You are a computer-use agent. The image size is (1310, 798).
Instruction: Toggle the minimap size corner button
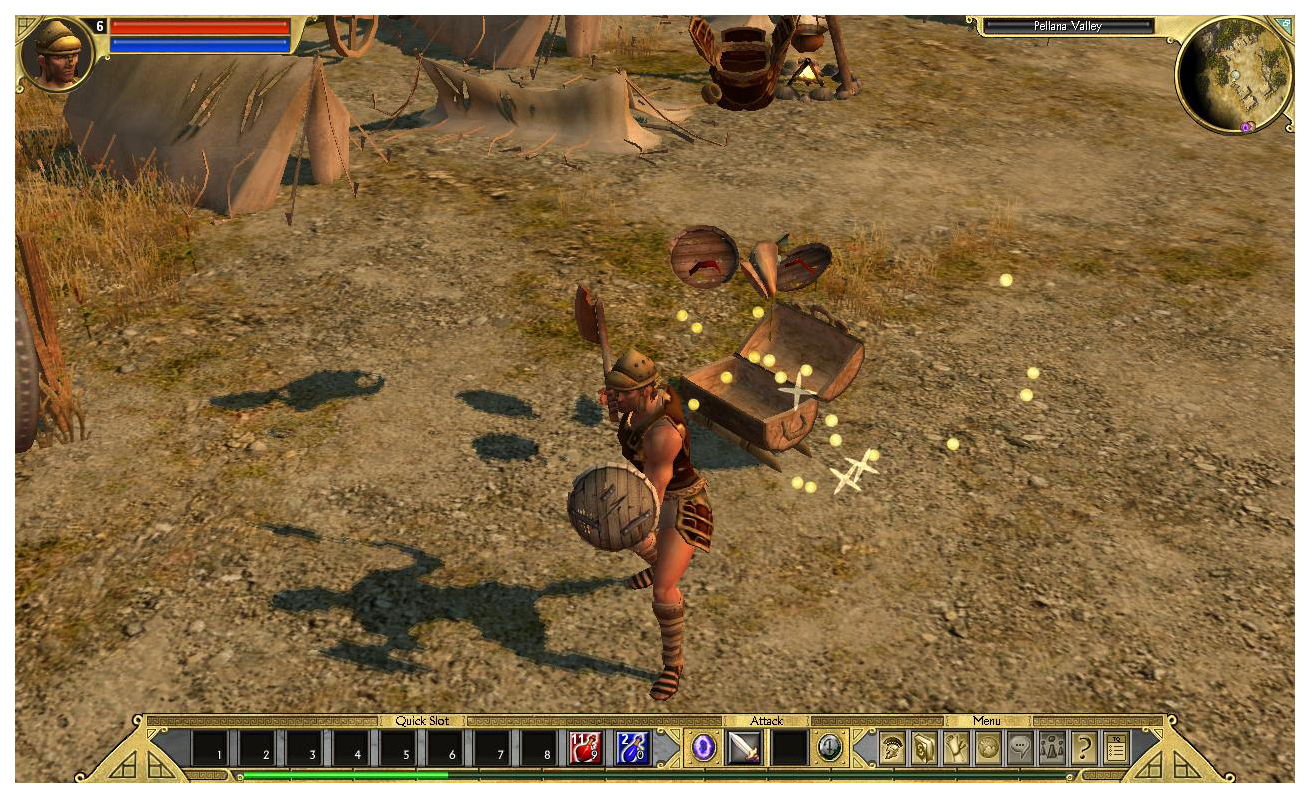point(1285,22)
